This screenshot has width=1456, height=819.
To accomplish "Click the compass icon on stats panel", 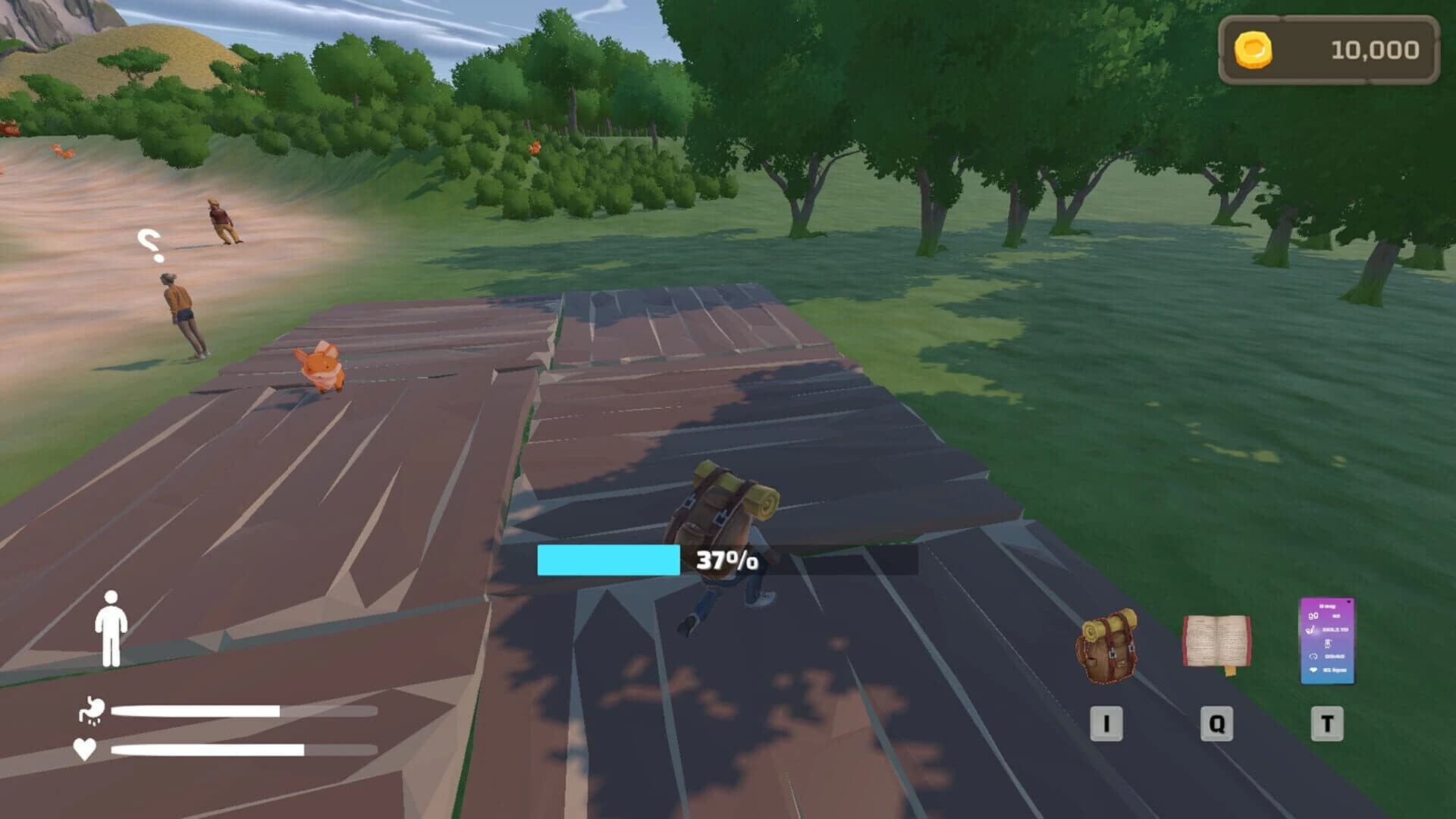I will pyautogui.click(x=1313, y=657).
